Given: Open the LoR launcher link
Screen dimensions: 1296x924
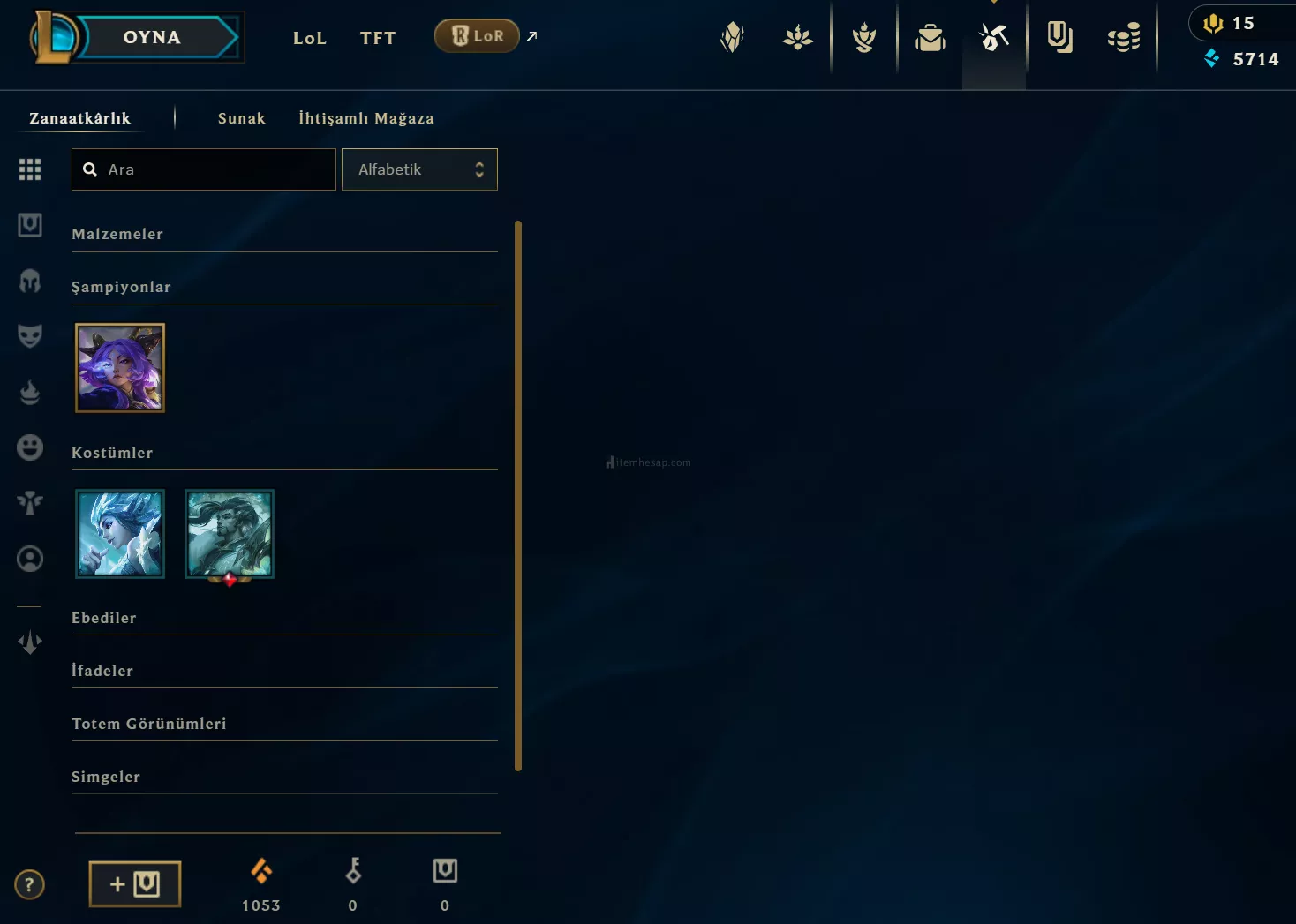Looking at the screenshot, I should (478, 36).
